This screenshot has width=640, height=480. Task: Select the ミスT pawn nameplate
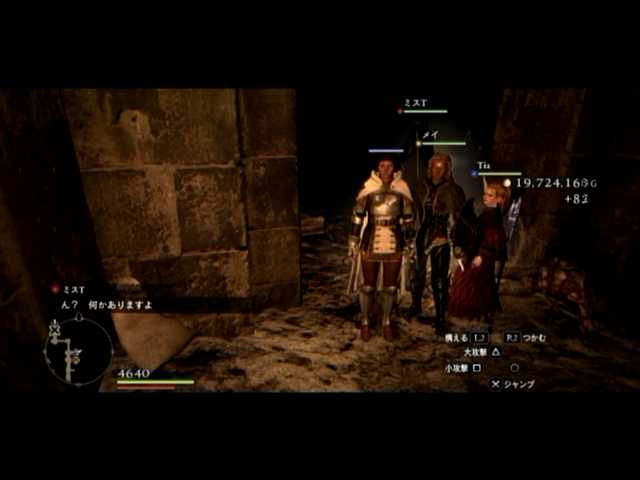pyautogui.click(x=416, y=104)
